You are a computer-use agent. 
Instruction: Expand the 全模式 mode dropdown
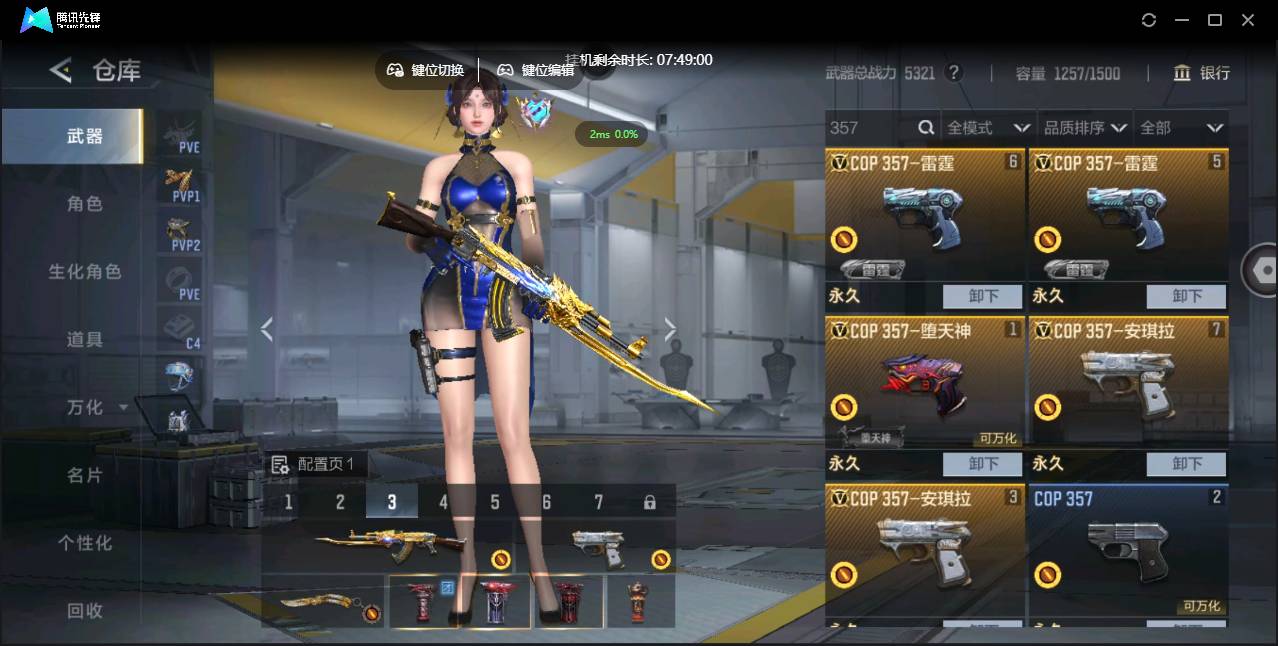[x=988, y=127]
